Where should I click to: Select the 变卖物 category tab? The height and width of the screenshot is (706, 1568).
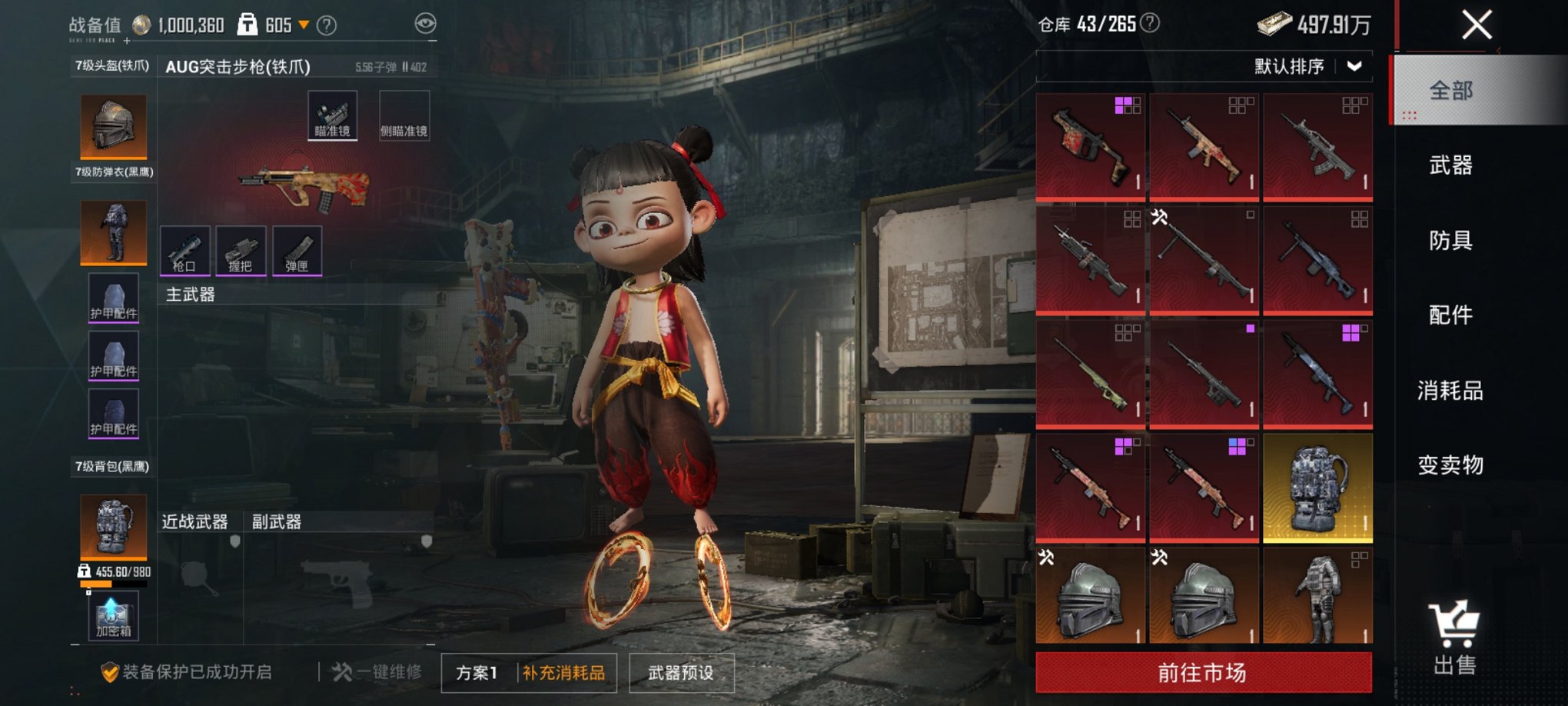point(1450,465)
